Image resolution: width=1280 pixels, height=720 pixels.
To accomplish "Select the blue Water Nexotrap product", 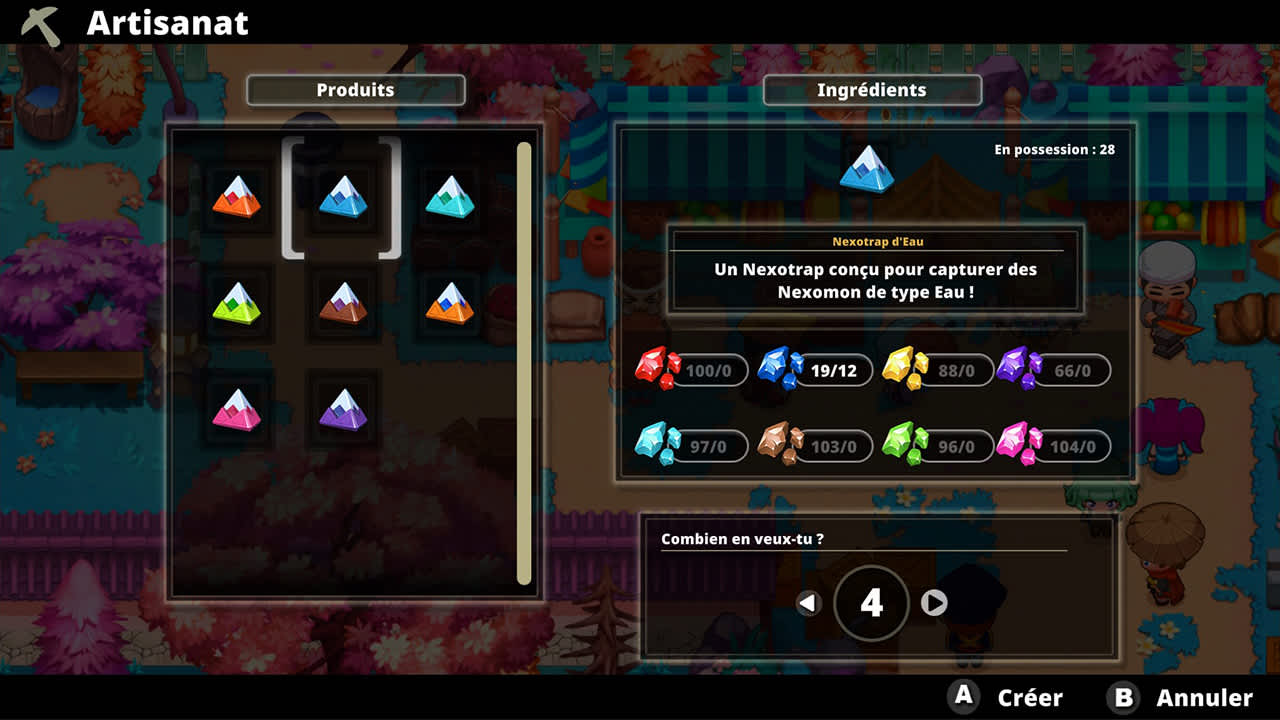I will (x=342, y=198).
